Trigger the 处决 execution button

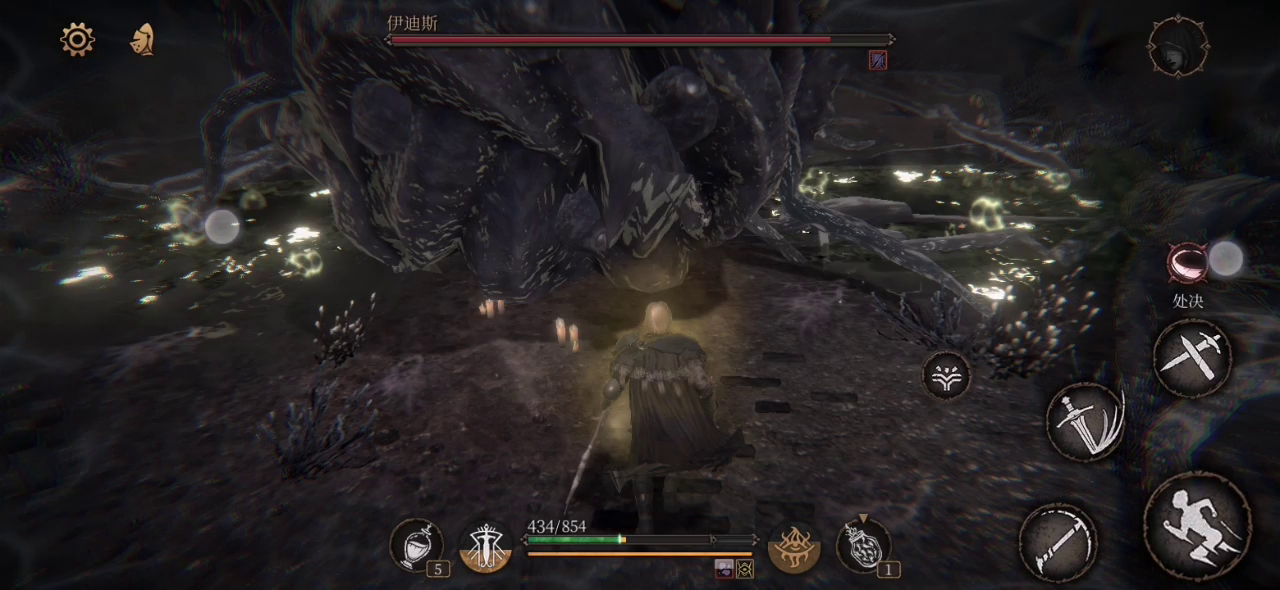[1188, 262]
